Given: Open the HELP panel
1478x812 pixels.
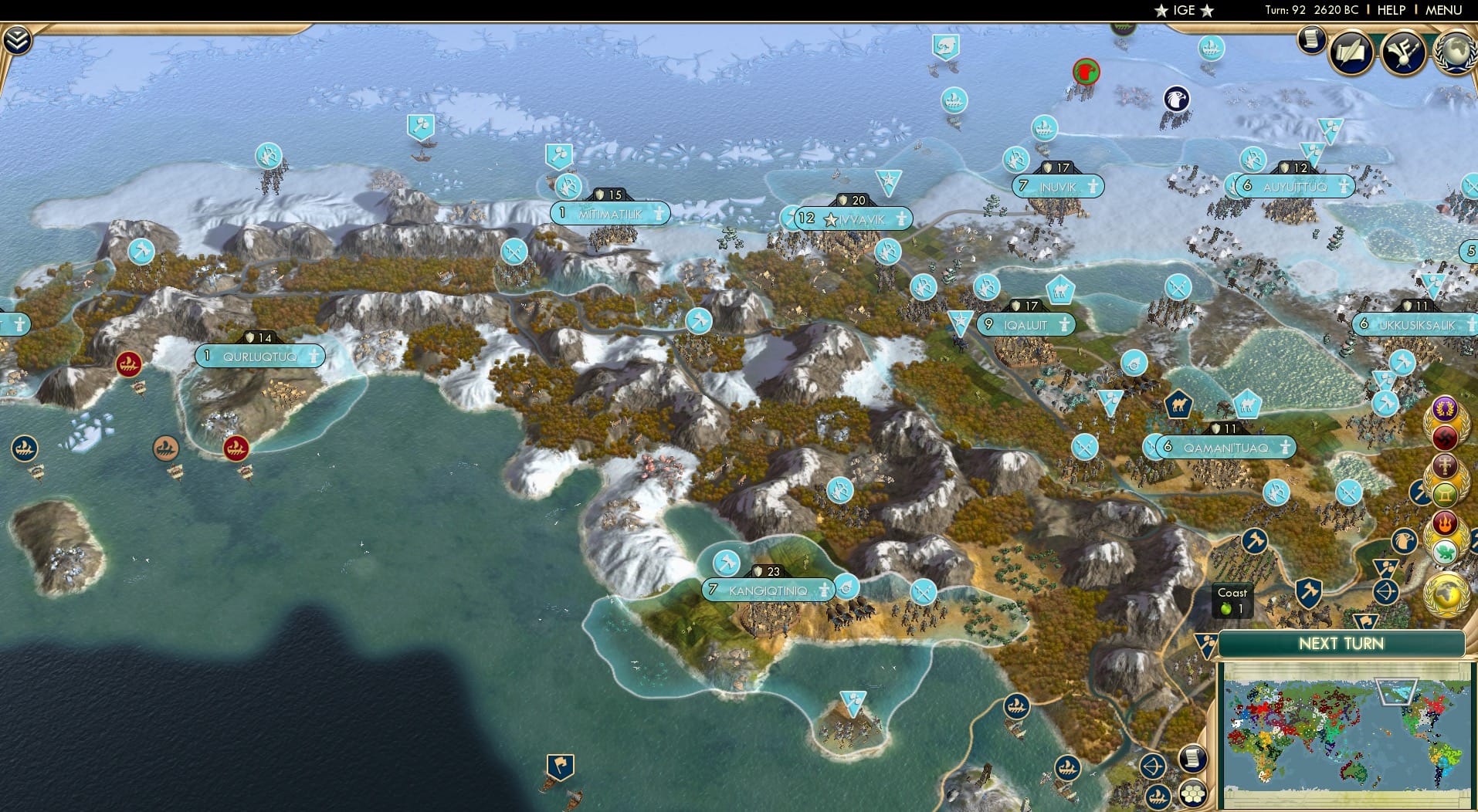Looking at the screenshot, I should [x=1390, y=11].
